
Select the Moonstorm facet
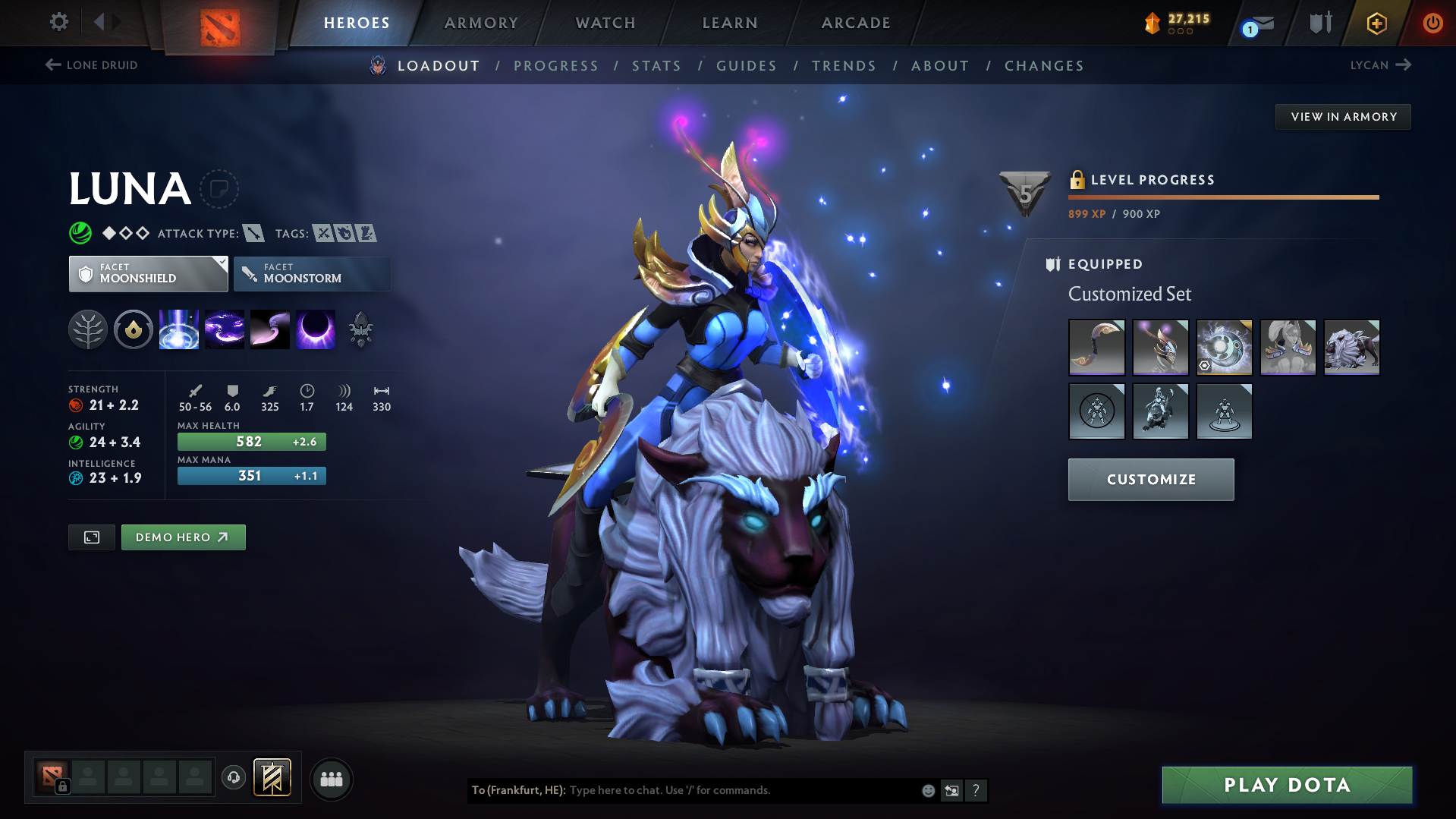312,274
